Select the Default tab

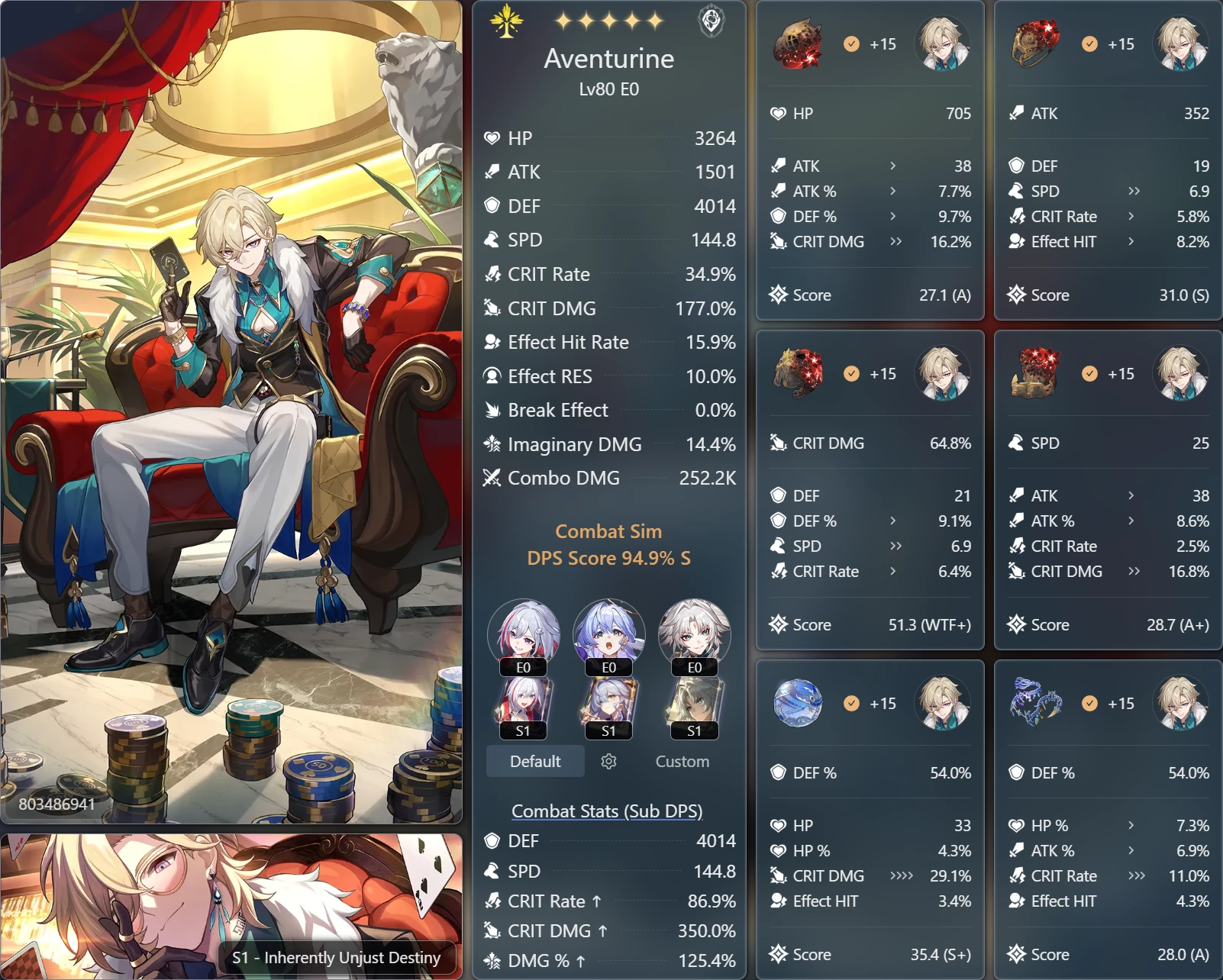(534, 761)
